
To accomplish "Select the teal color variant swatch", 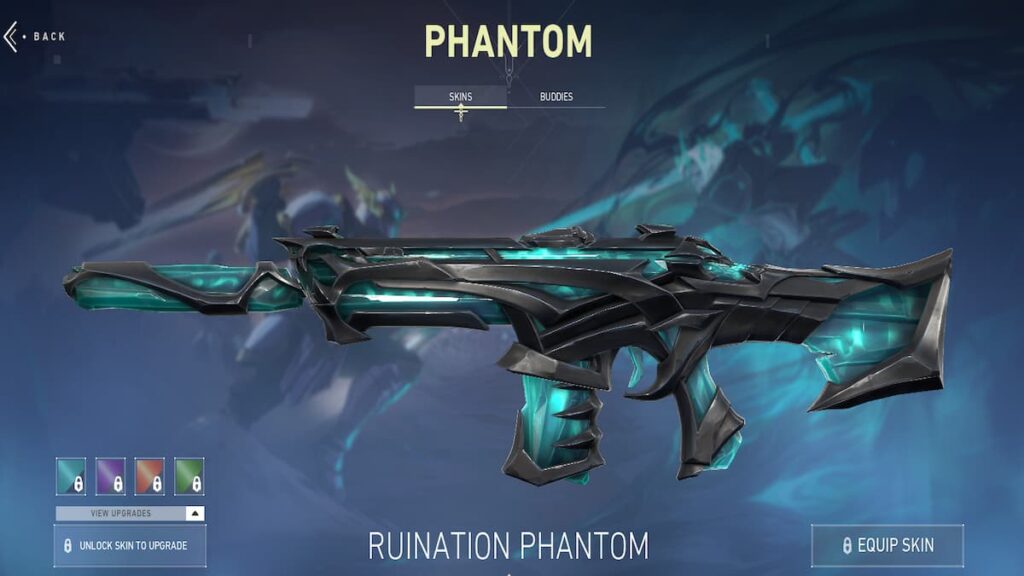I will click(71, 476).
